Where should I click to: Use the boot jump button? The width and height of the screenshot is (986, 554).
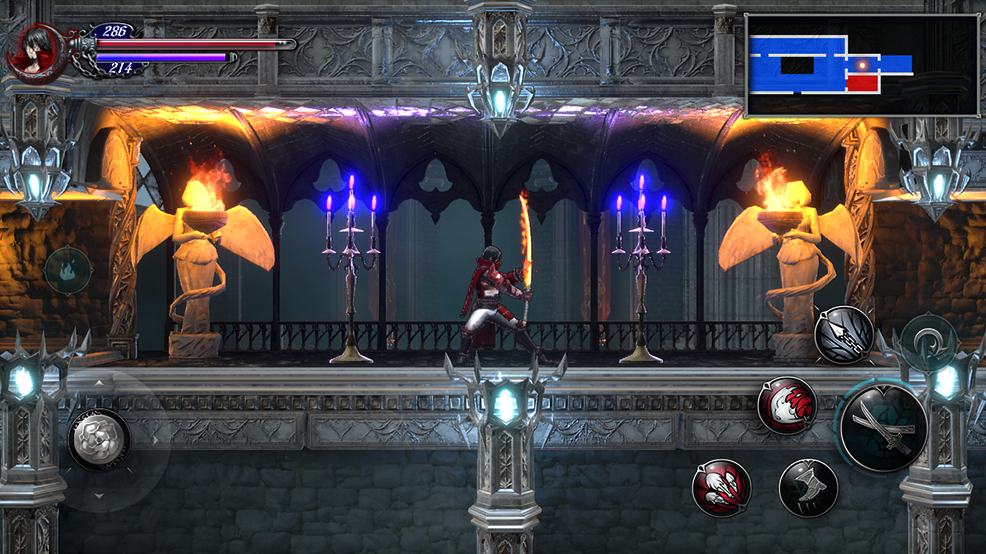coord(808,487)
